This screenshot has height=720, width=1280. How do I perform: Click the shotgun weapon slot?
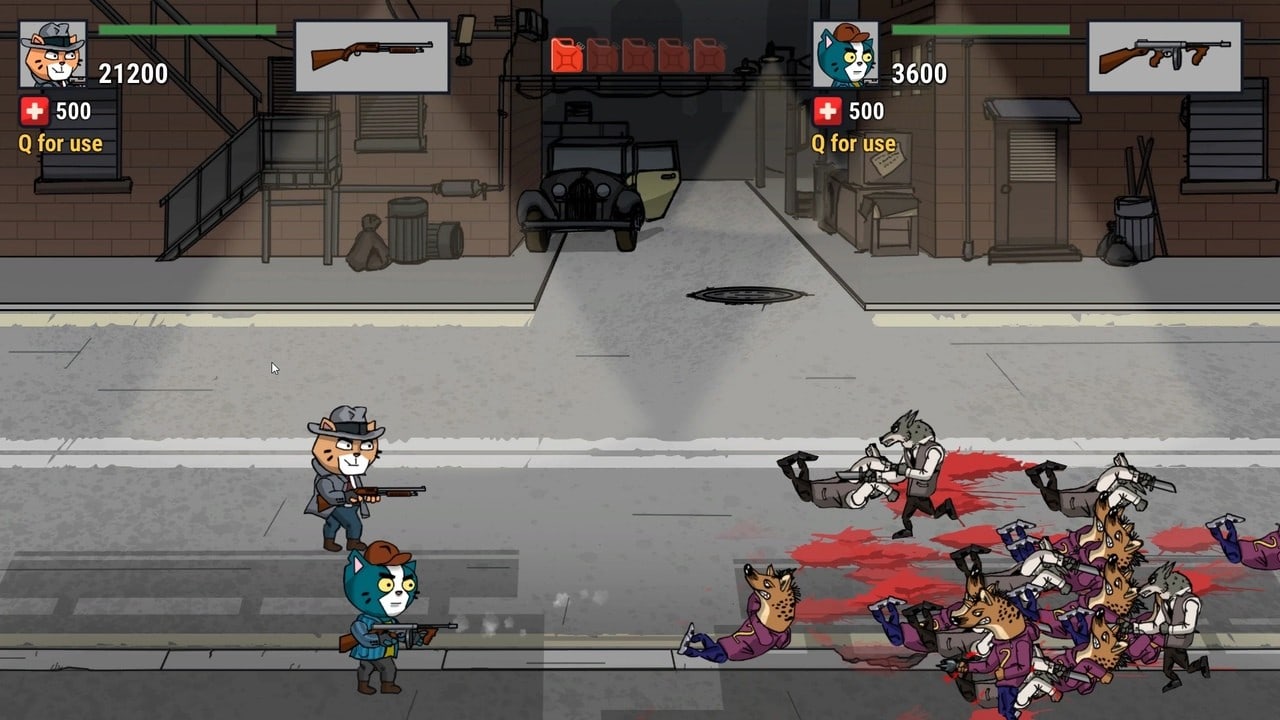(371, 56)
